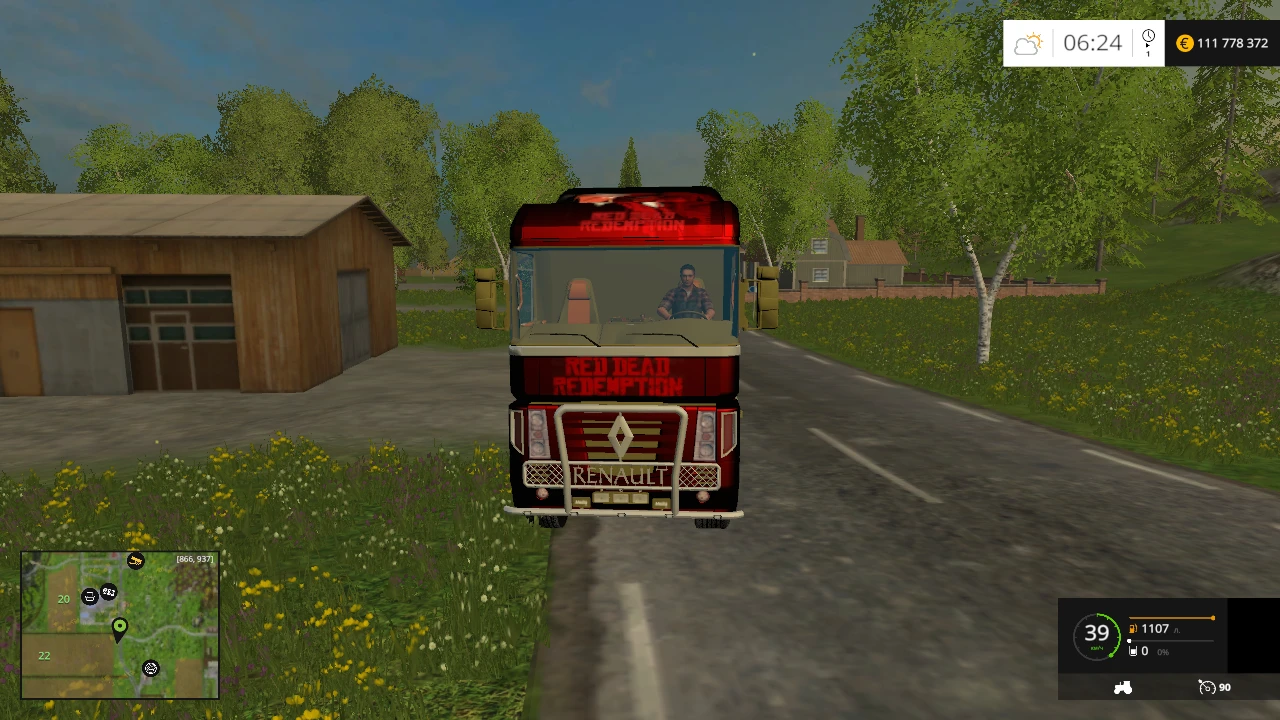Toggle the timescale clock showing x1
1280x720 pixels.
[1148, 42]
